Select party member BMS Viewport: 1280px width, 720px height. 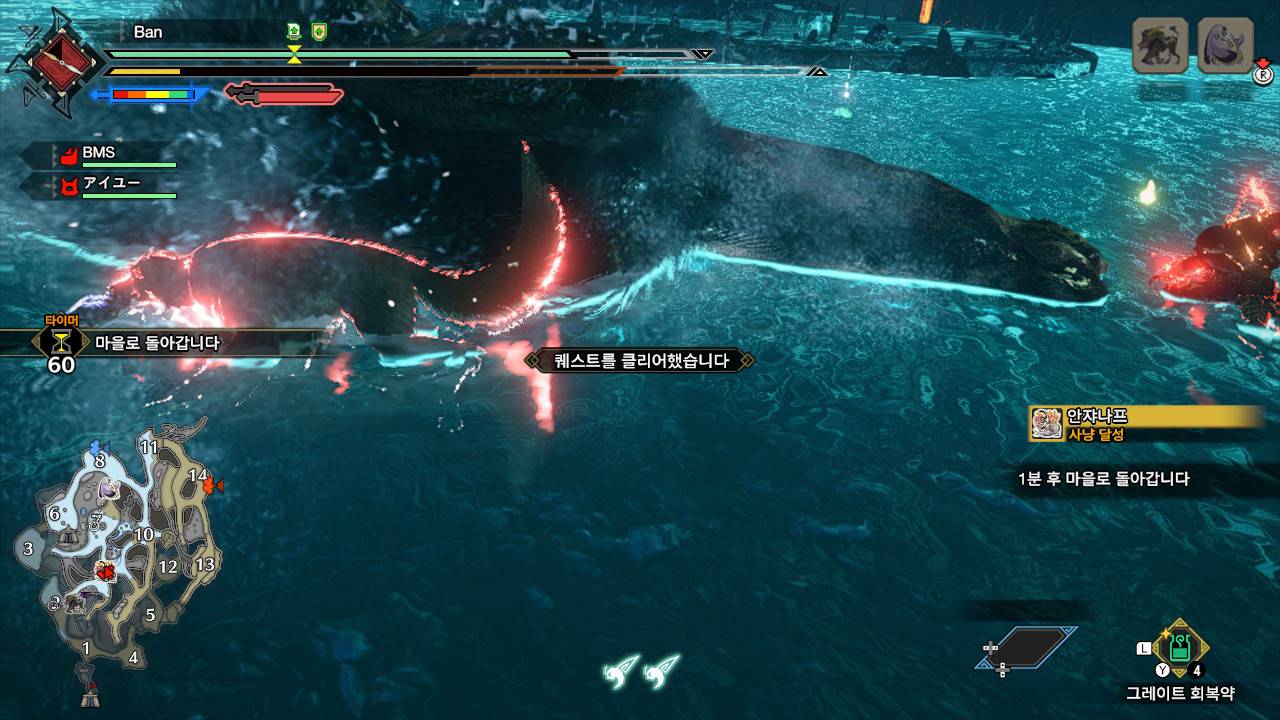(x=98, y=153)
